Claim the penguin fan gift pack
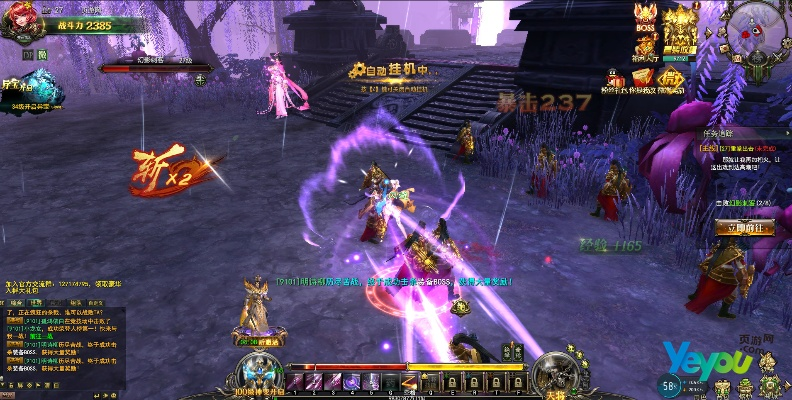Image resolution: width=792 pixels, height=400 pixels. point(613,83)
